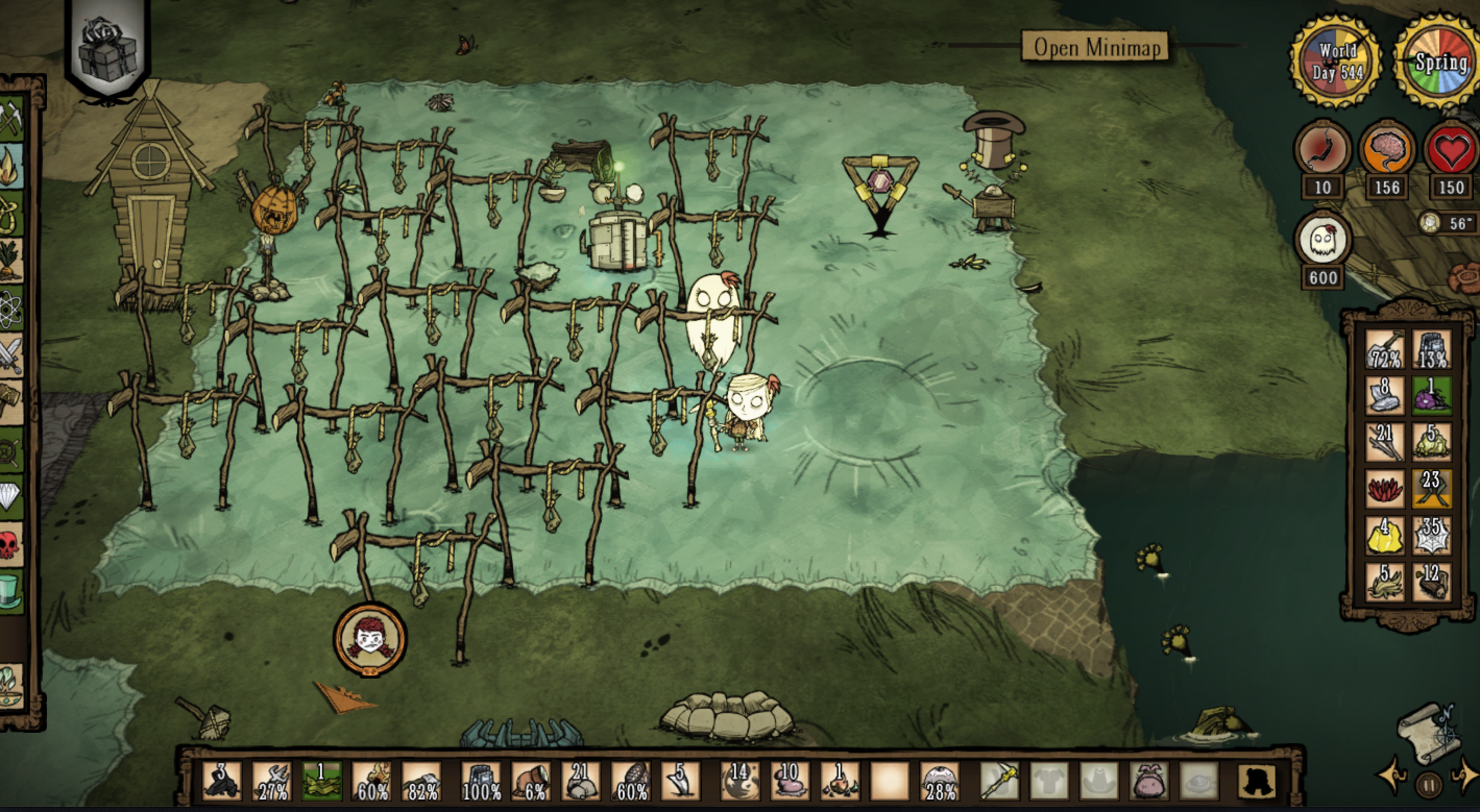
Task: Open the gift box skin drop icon
Action: point(108,52)
